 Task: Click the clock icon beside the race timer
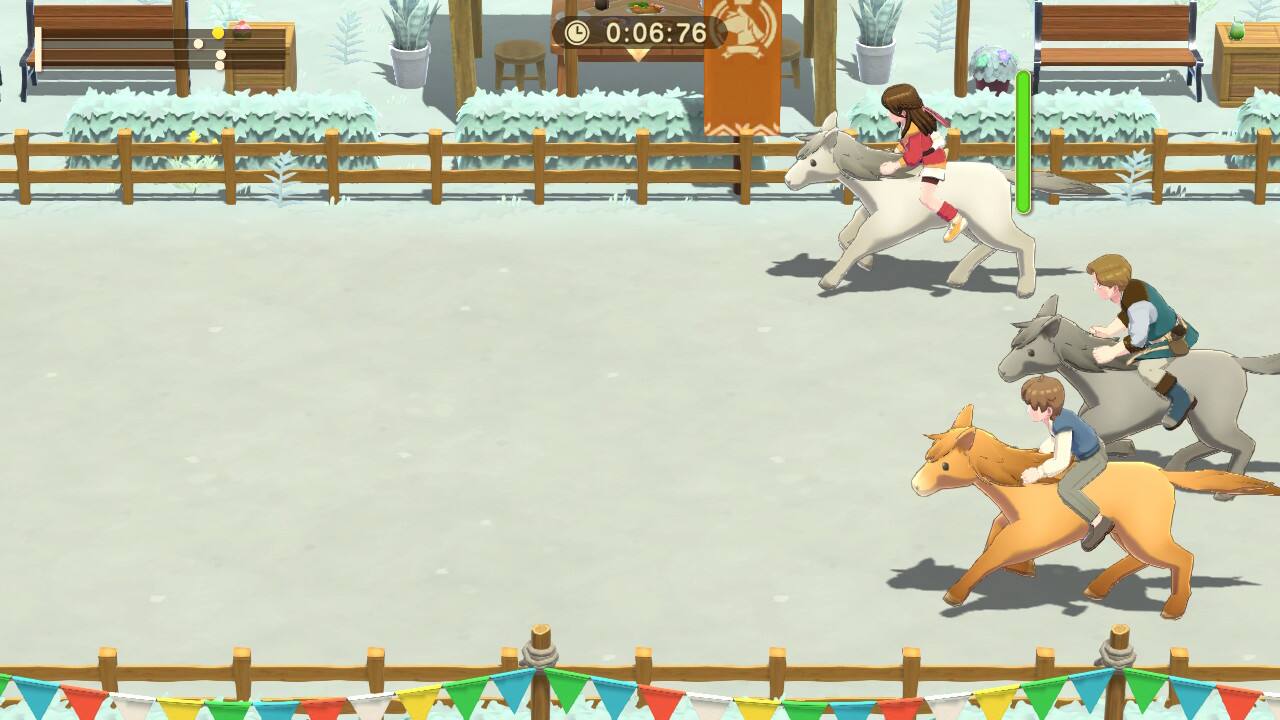(579, 31)
